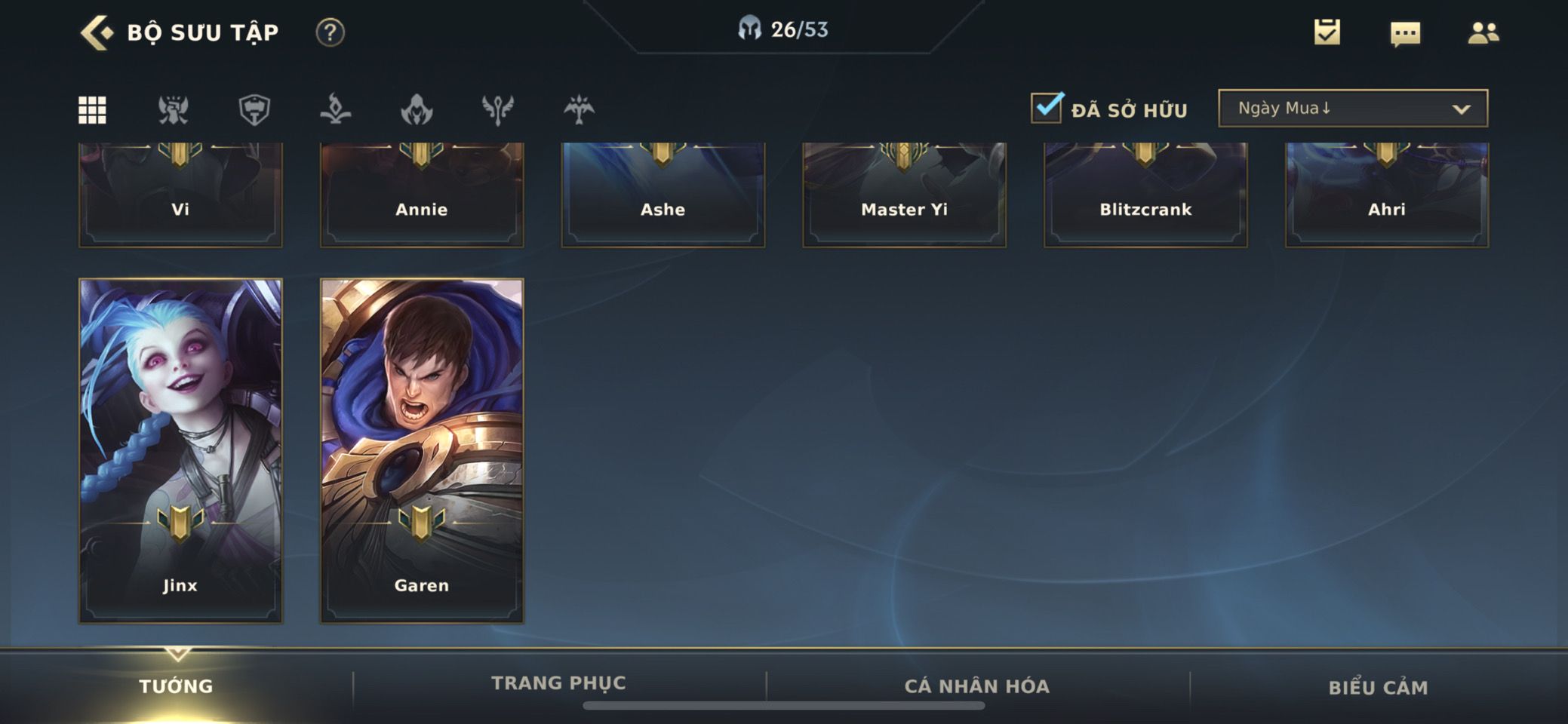Choose the Ahri champion card
This screenshot has width=1568, height=724.
(x=1387, y=195)
